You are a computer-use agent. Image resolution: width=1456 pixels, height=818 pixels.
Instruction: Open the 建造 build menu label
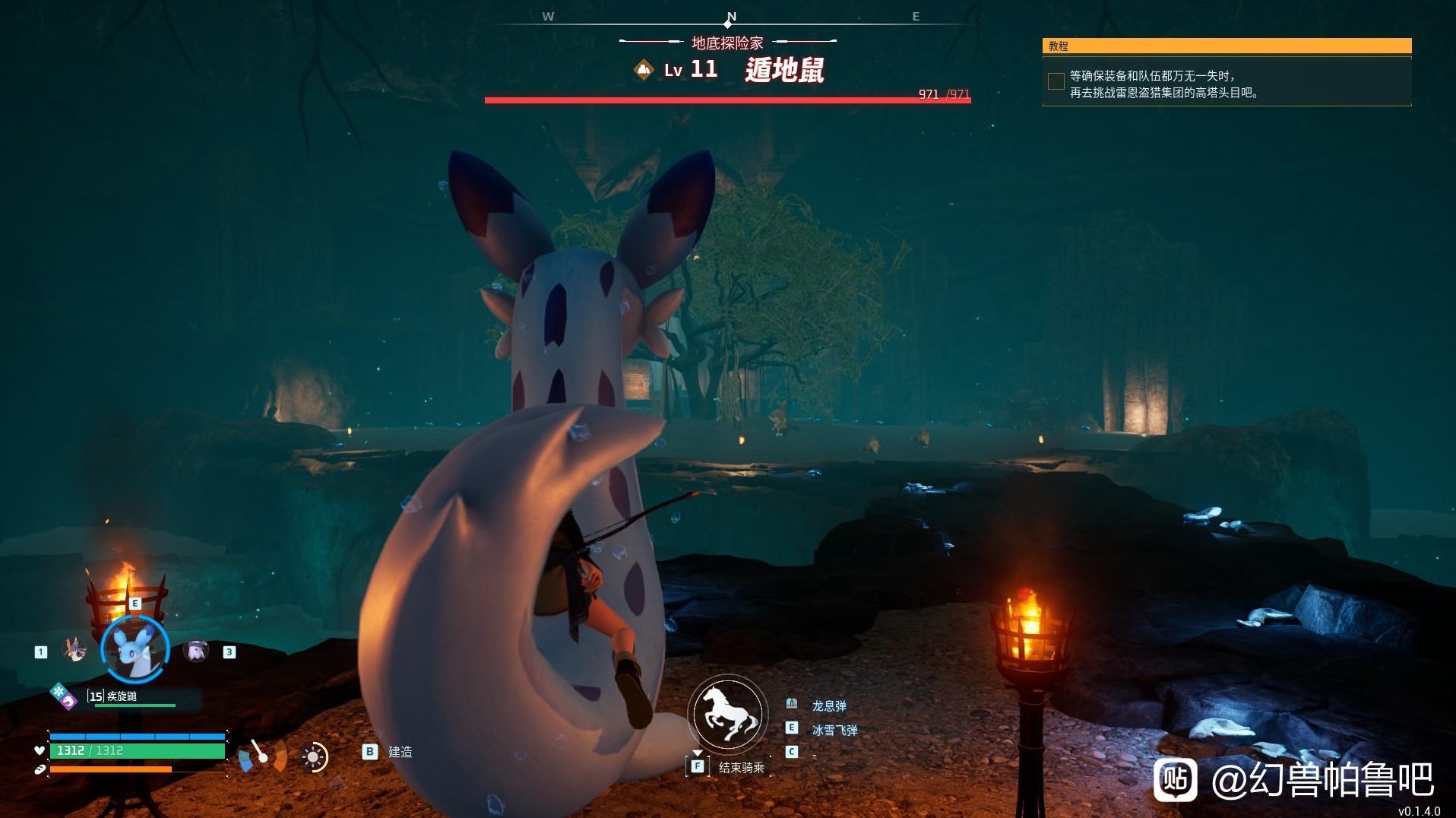click(x=400, y=752)
